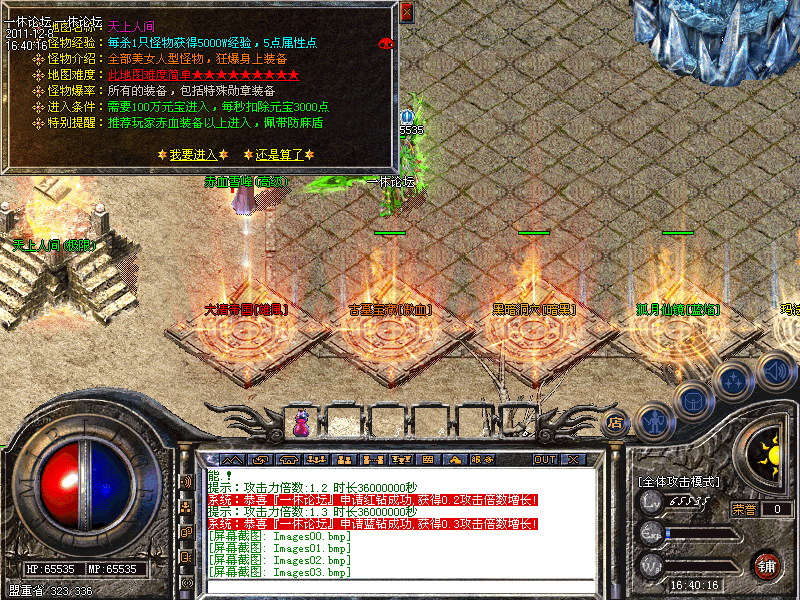Image resolution: width=800 pixels, height=600 pixels.
Task: Open the 店 shop button
Action: coord(616,423)
